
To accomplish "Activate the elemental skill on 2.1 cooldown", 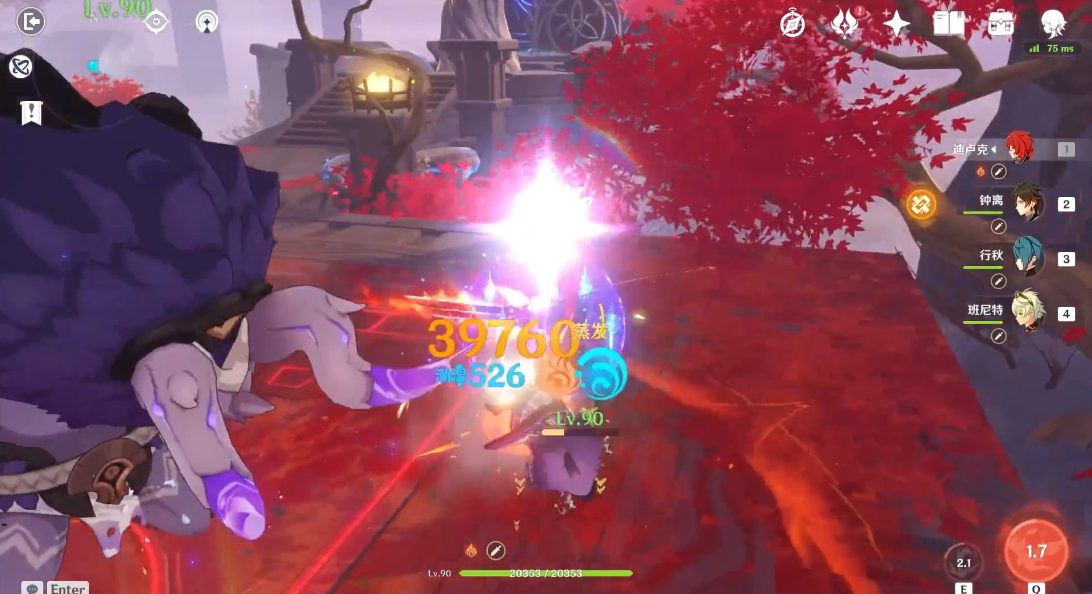I will 963,563.
